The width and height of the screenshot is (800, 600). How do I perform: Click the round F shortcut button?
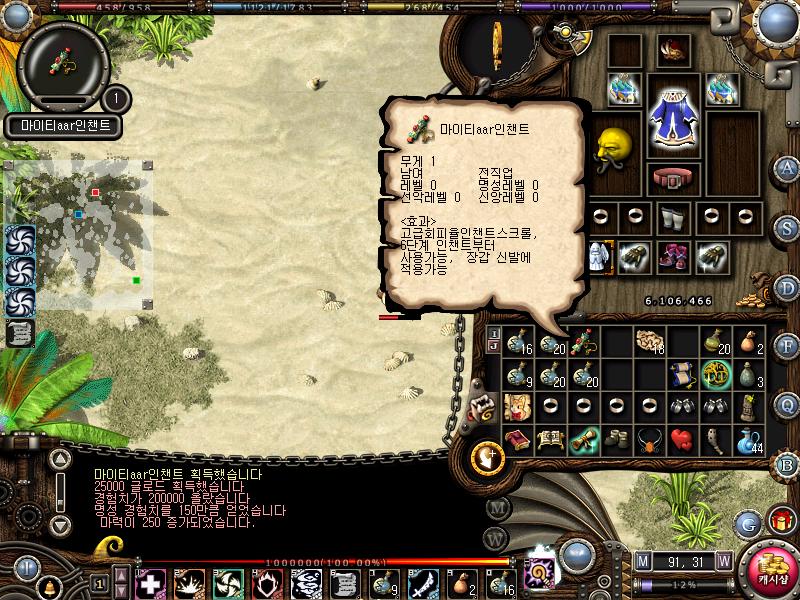pyautogui.click(x=786, y=346)
